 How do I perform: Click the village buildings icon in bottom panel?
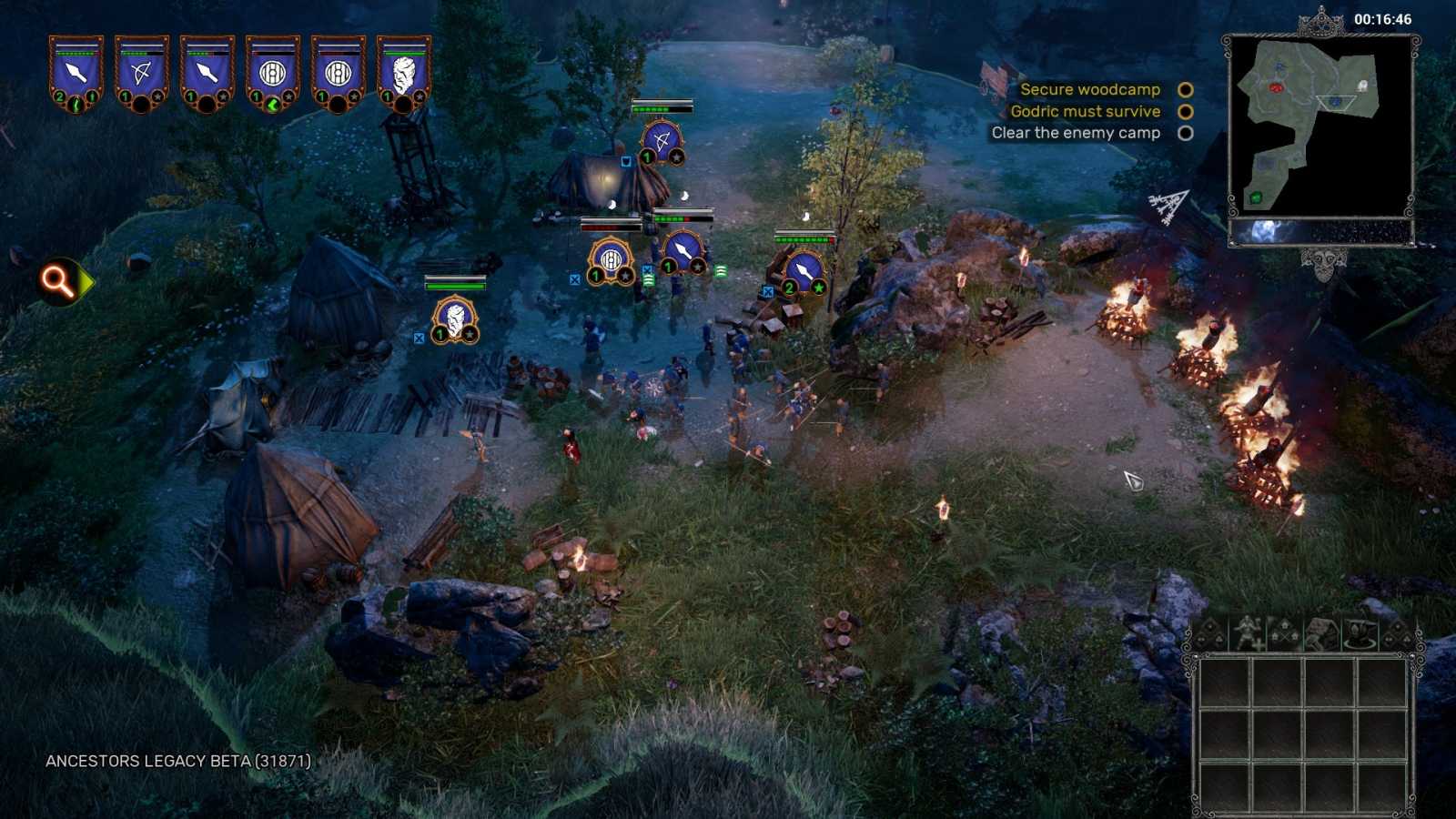[x=1285, y=631]
